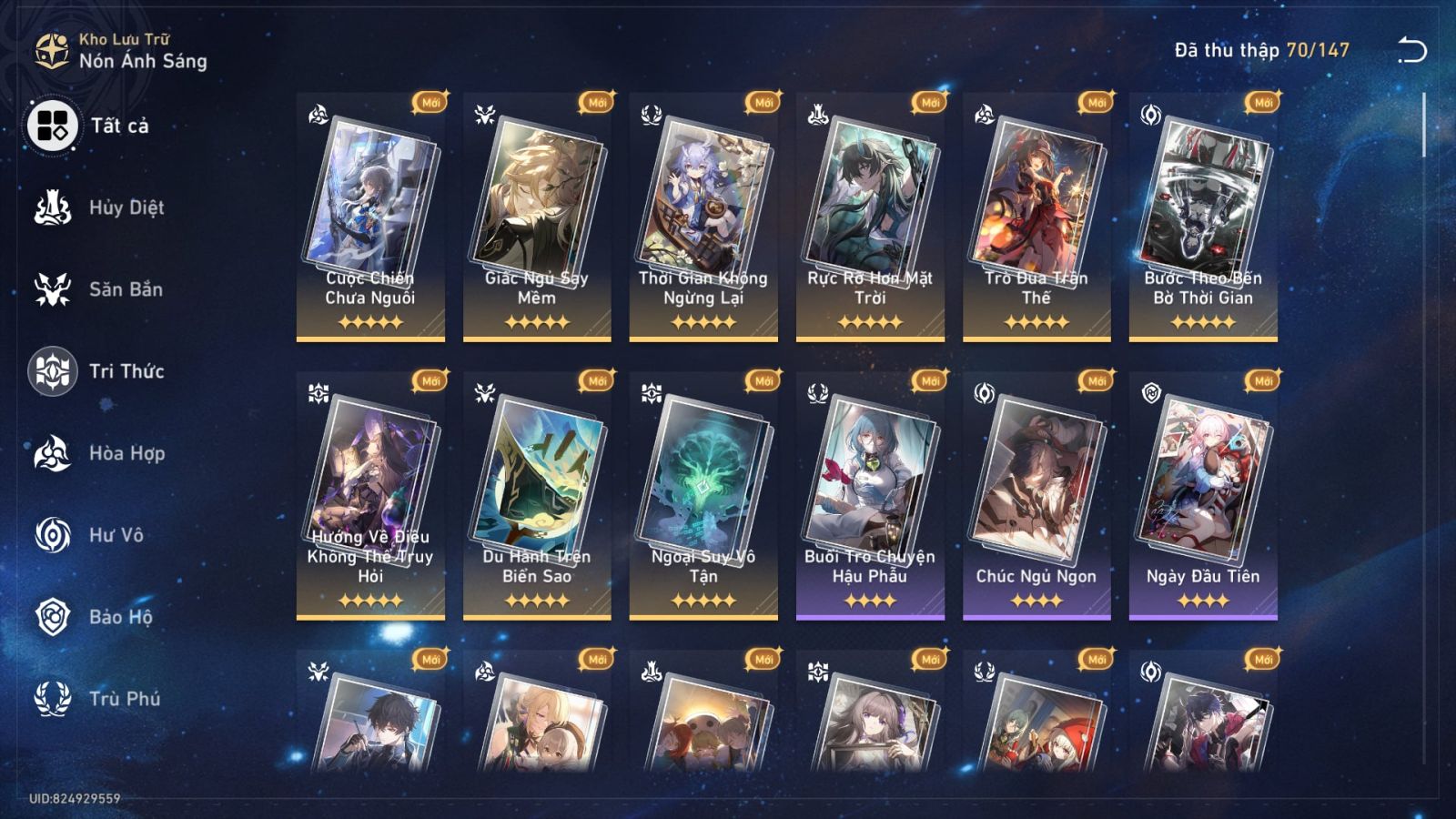Click the grid icon next to Tất cả
The height and width of the screenshot is (819, 1456).
tap(51, 127)
